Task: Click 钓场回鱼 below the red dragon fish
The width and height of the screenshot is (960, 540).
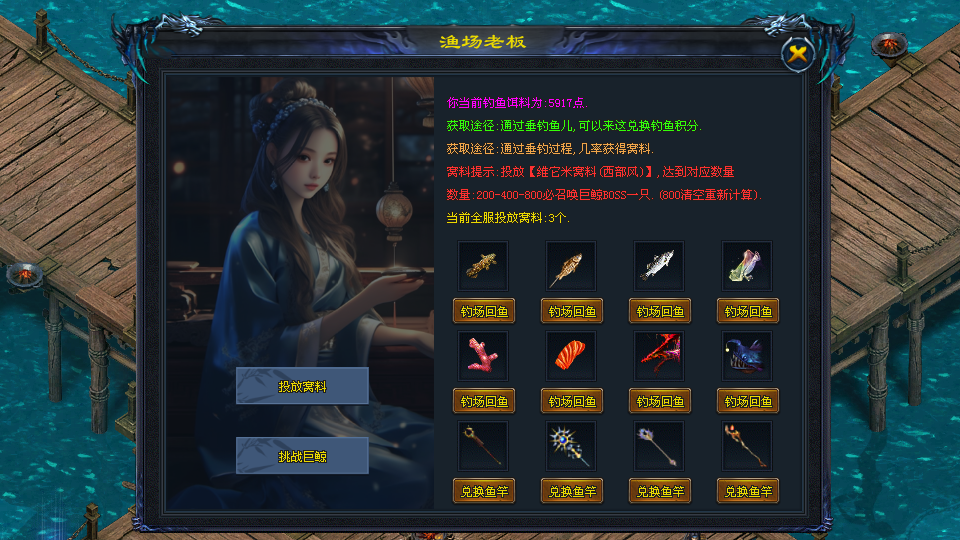Action: (x=660, y=401)
